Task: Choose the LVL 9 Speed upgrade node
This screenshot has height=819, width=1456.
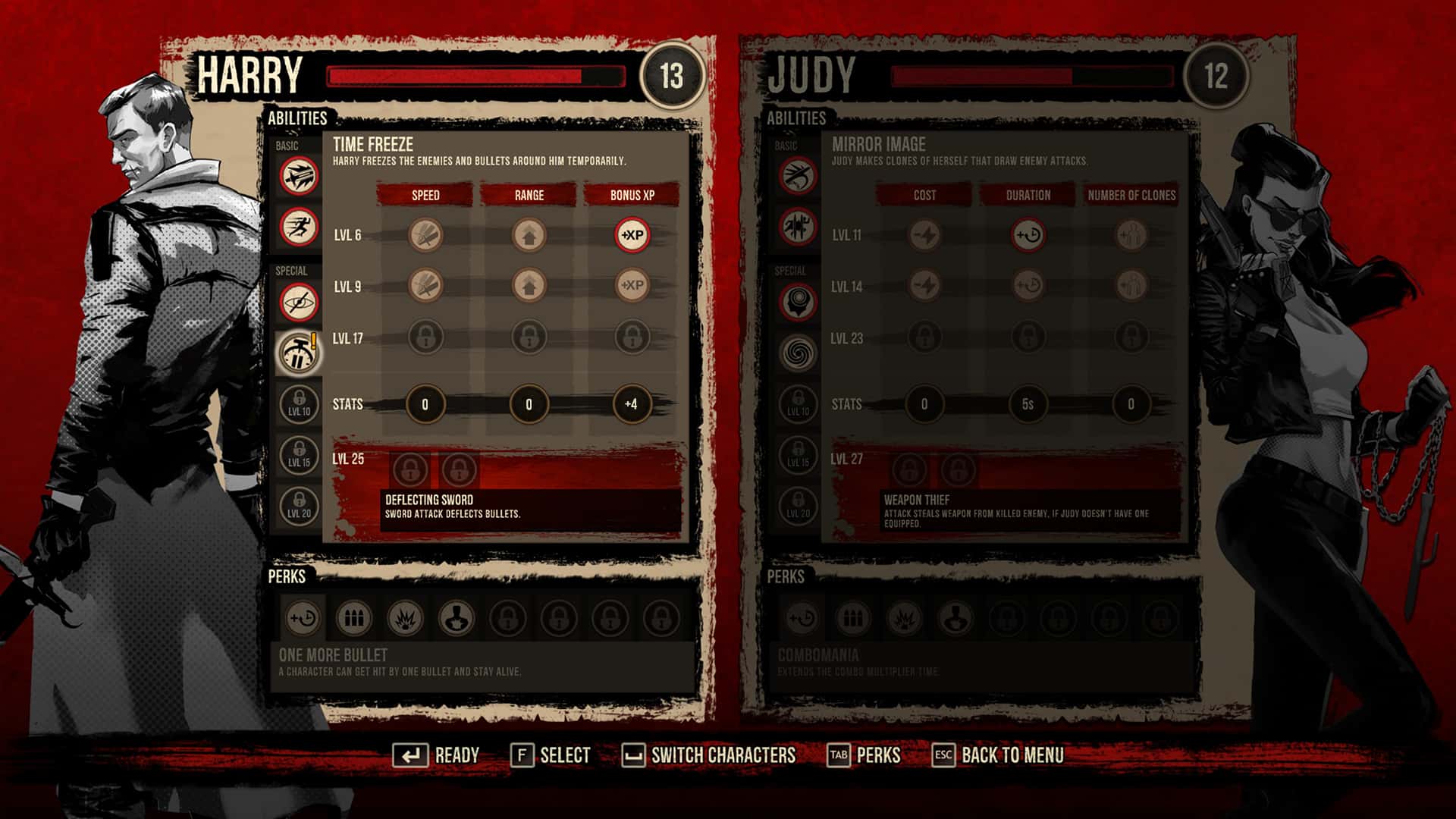Action: (x=425, y=286)
